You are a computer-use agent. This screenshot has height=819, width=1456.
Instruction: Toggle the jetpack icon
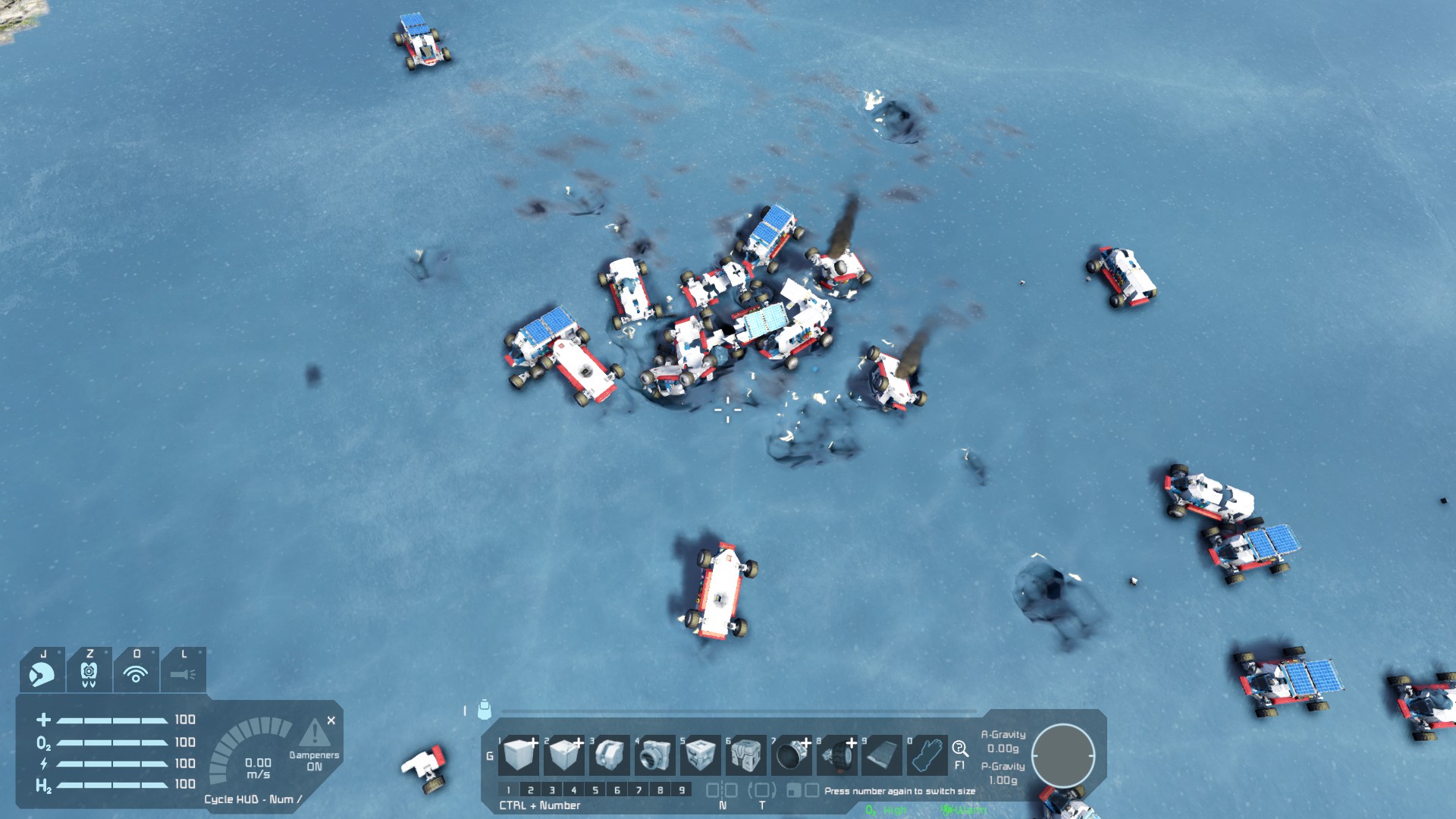pos(89,672)
